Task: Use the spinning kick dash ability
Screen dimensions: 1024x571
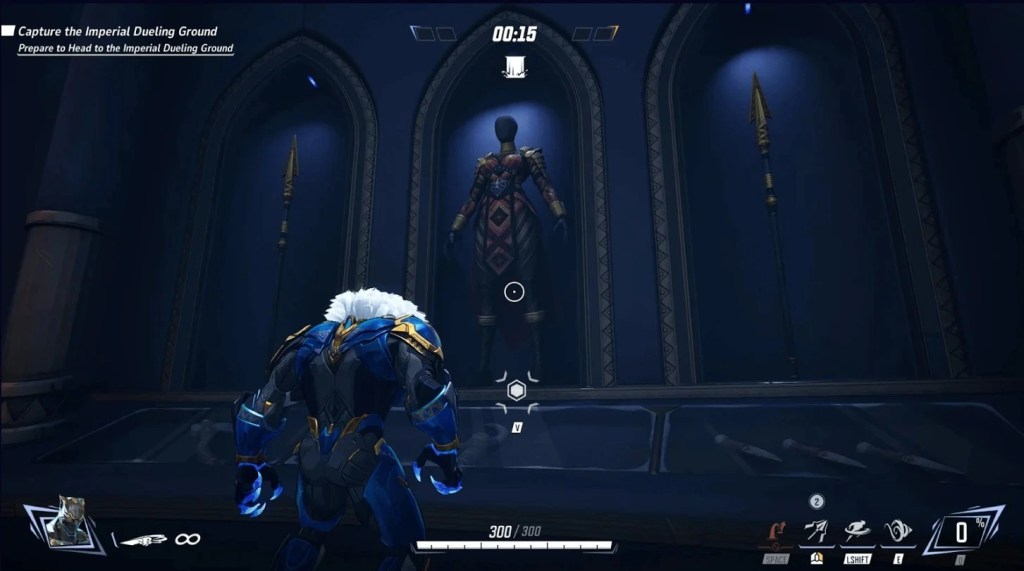Action: [x=857, y=532]
